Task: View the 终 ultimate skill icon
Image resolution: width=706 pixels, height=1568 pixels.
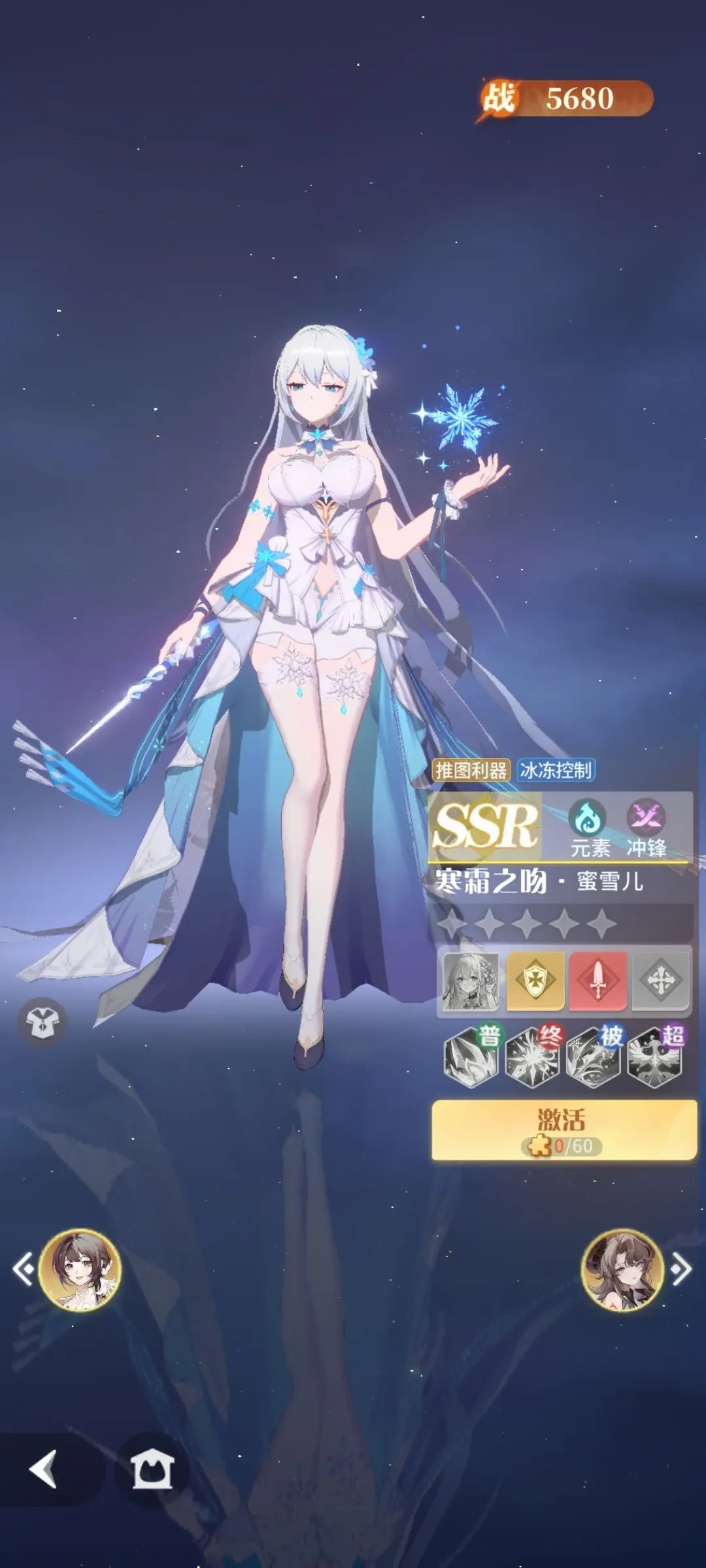Action: tap(533, 1056)
